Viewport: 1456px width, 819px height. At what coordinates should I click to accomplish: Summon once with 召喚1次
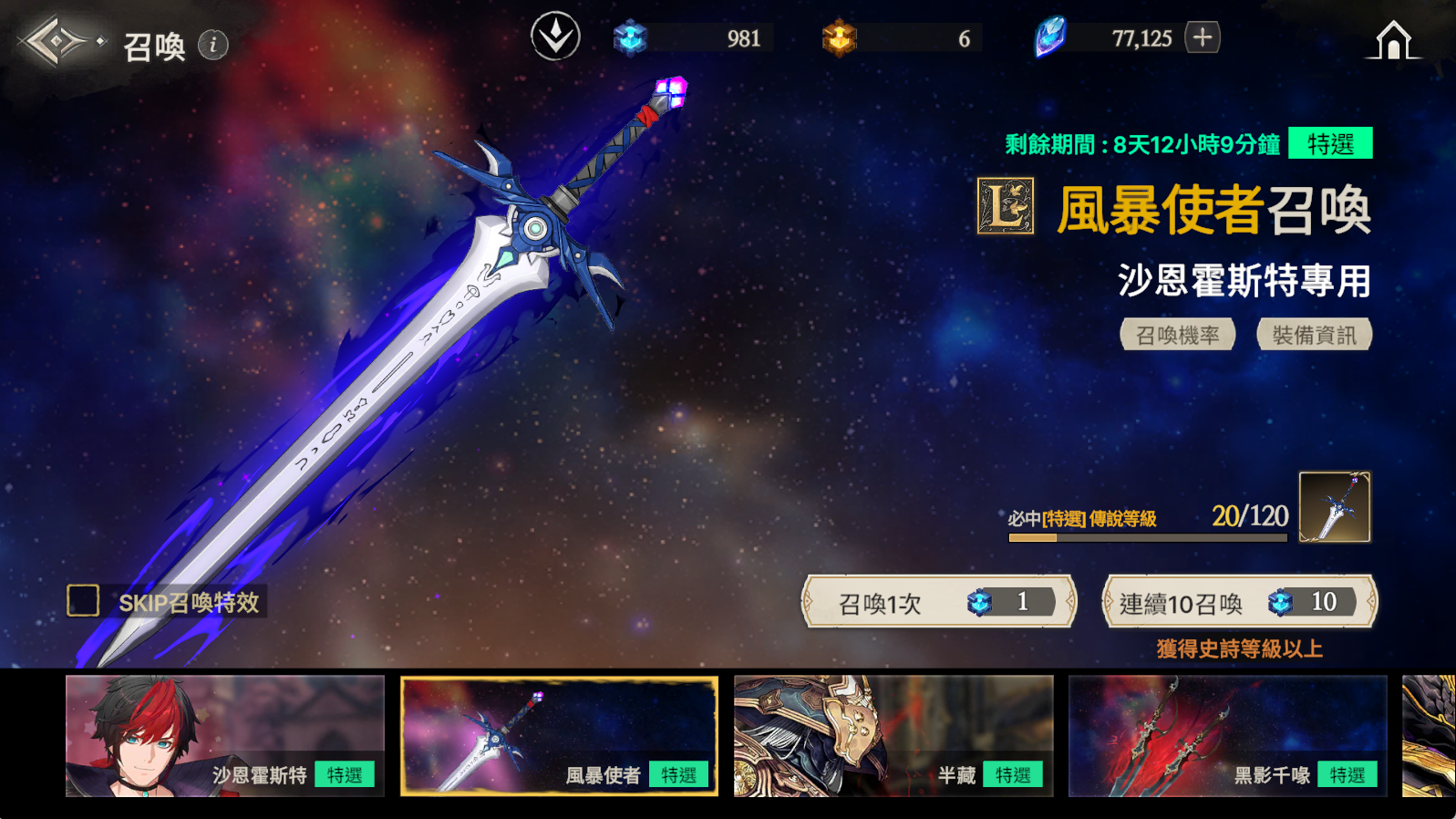pyautogui.click(x=939, y=602)
